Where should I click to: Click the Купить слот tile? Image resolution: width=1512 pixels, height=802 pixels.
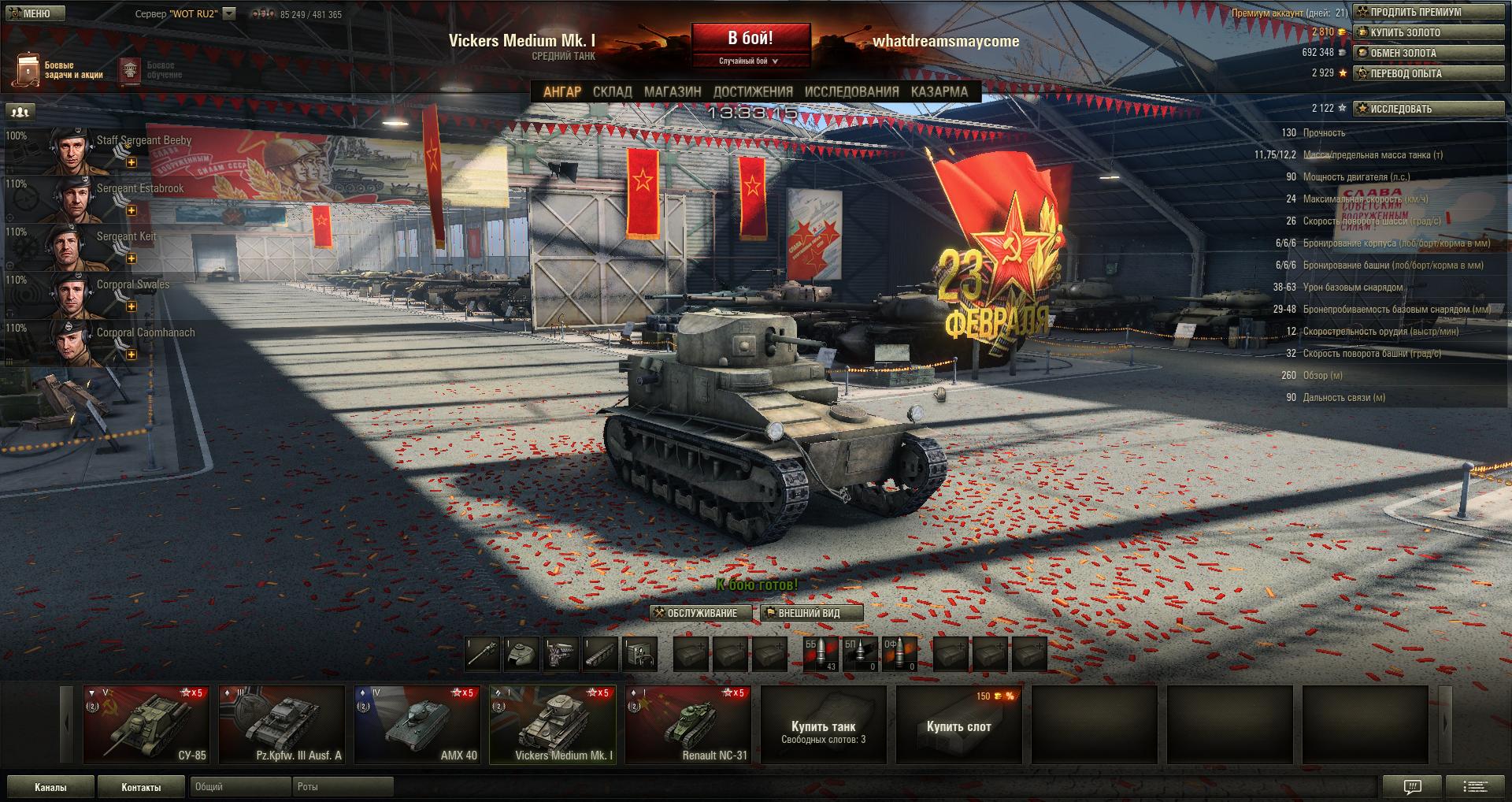click(x=958, y=725)
